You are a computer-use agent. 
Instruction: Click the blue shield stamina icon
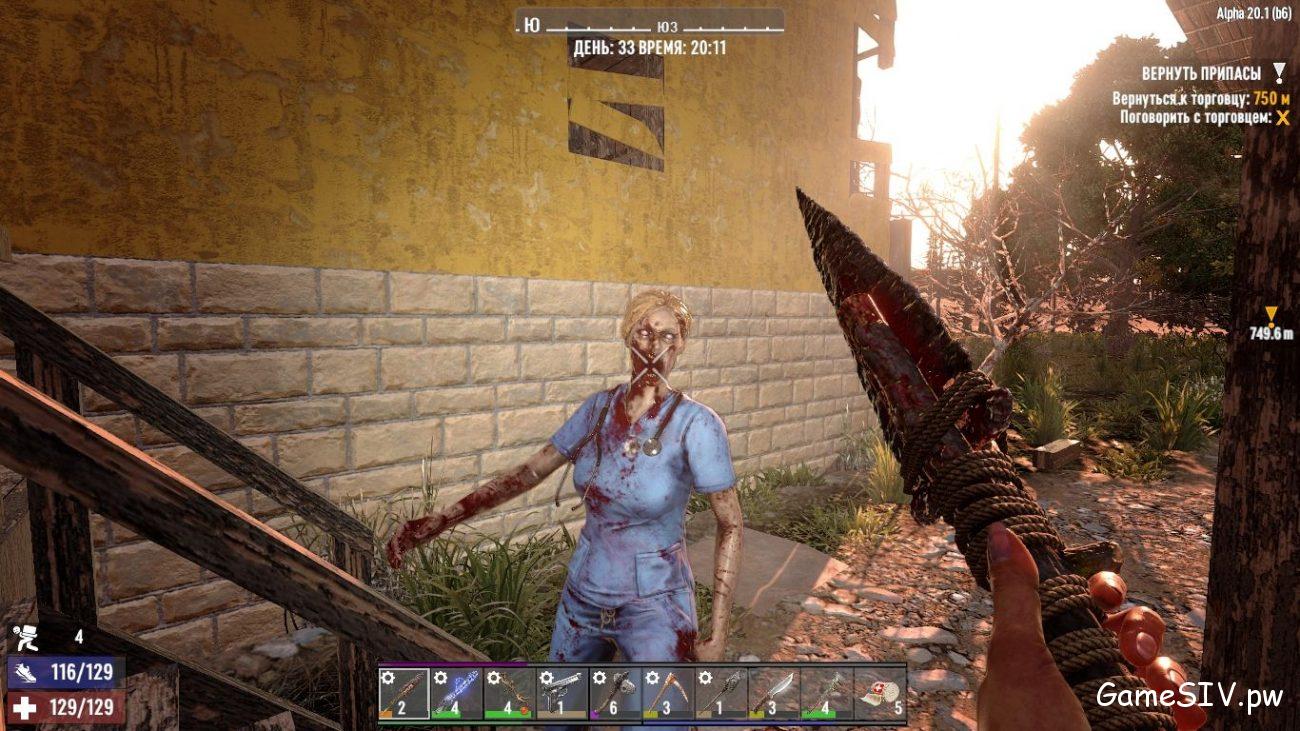pos(27,672)
